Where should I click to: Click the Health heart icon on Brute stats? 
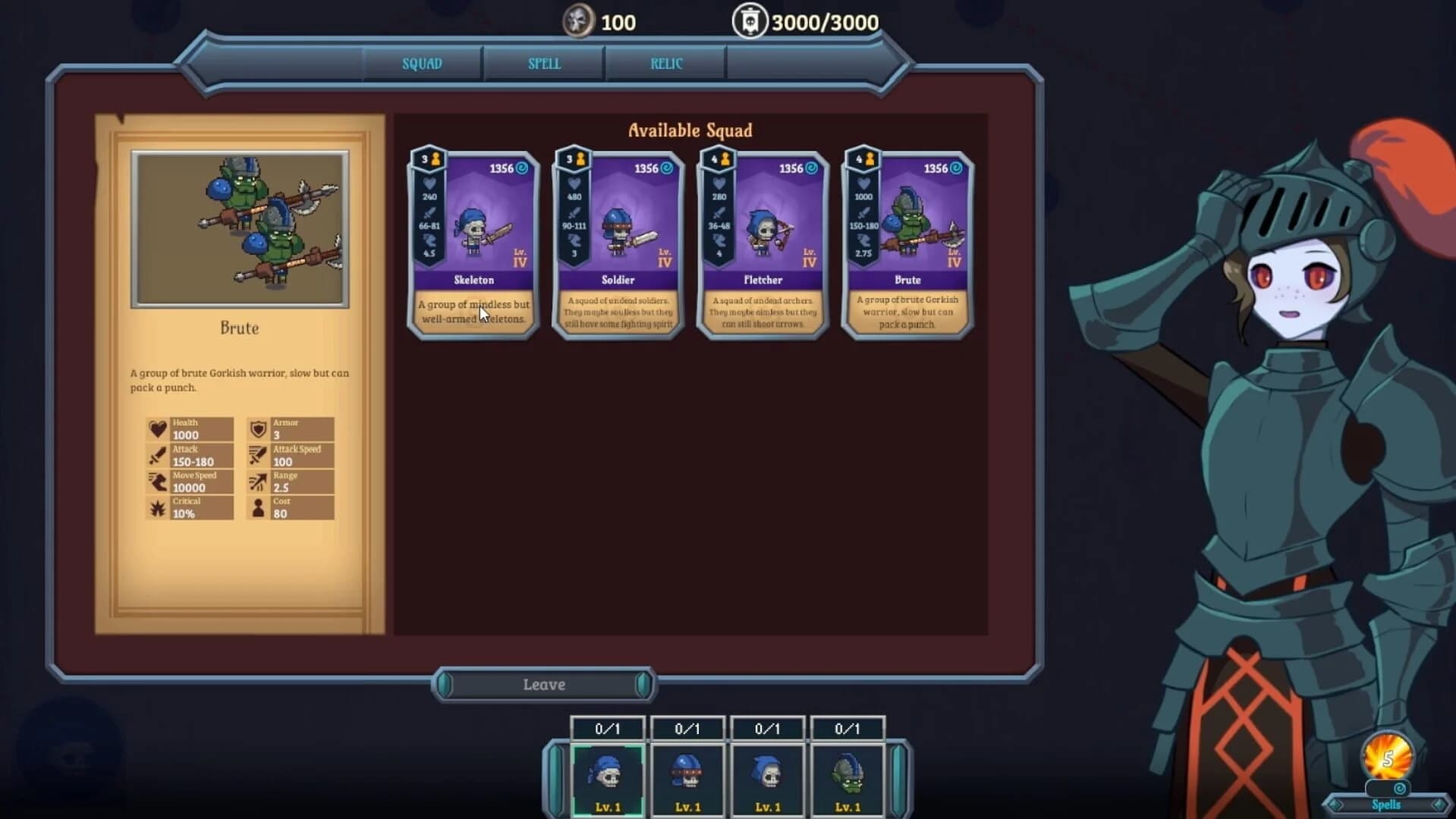pyautogui.click(x=158, y=429)
